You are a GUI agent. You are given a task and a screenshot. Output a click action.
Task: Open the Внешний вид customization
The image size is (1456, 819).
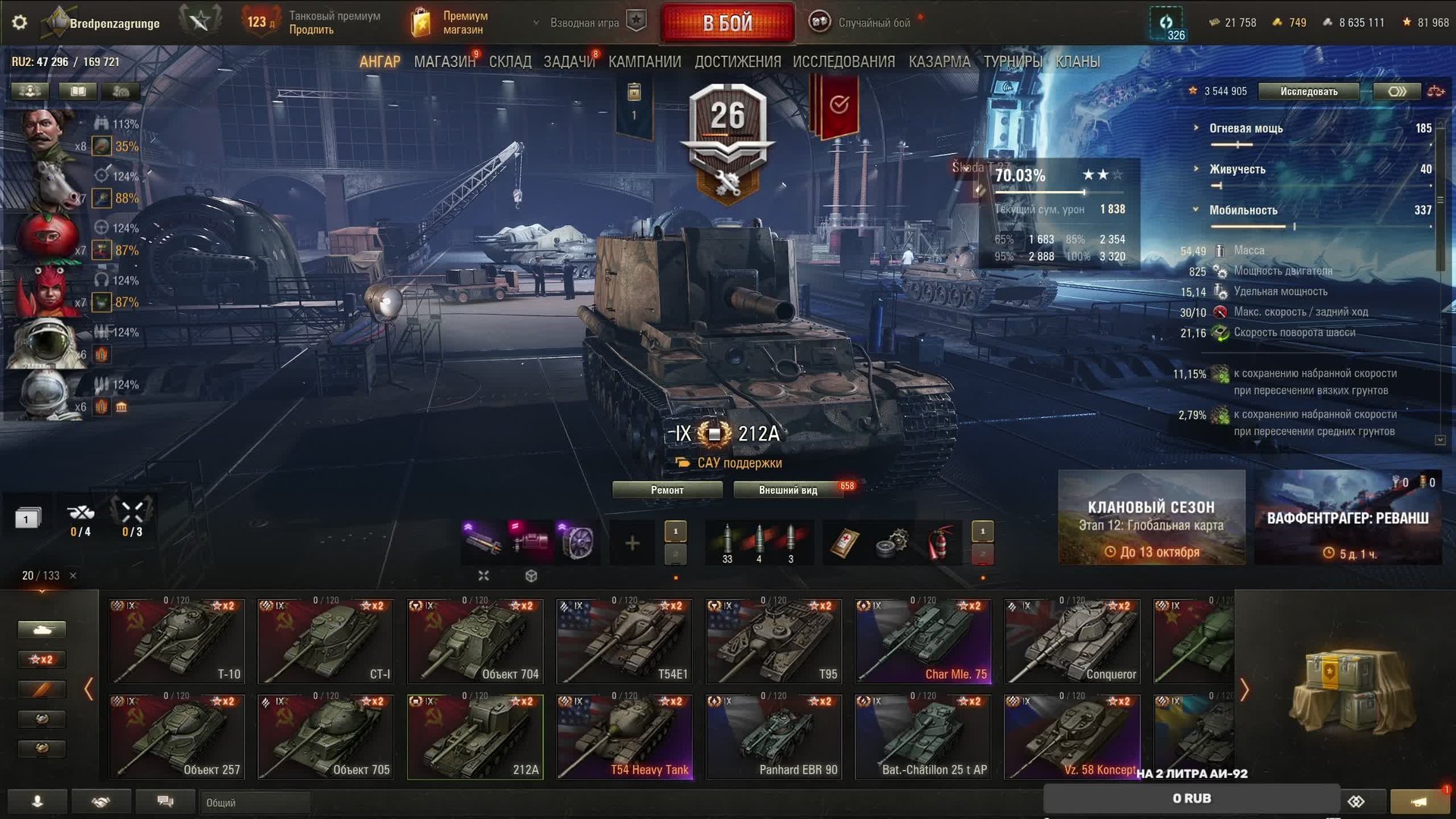[x=788, y=490]
